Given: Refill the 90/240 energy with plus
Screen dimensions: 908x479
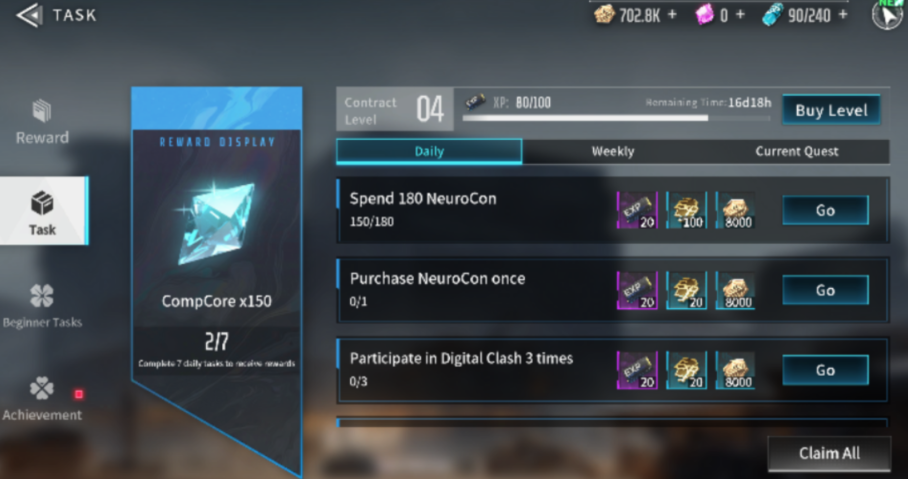Looking at the screenshot, I should pyautogui.click(x=842, y=15).
